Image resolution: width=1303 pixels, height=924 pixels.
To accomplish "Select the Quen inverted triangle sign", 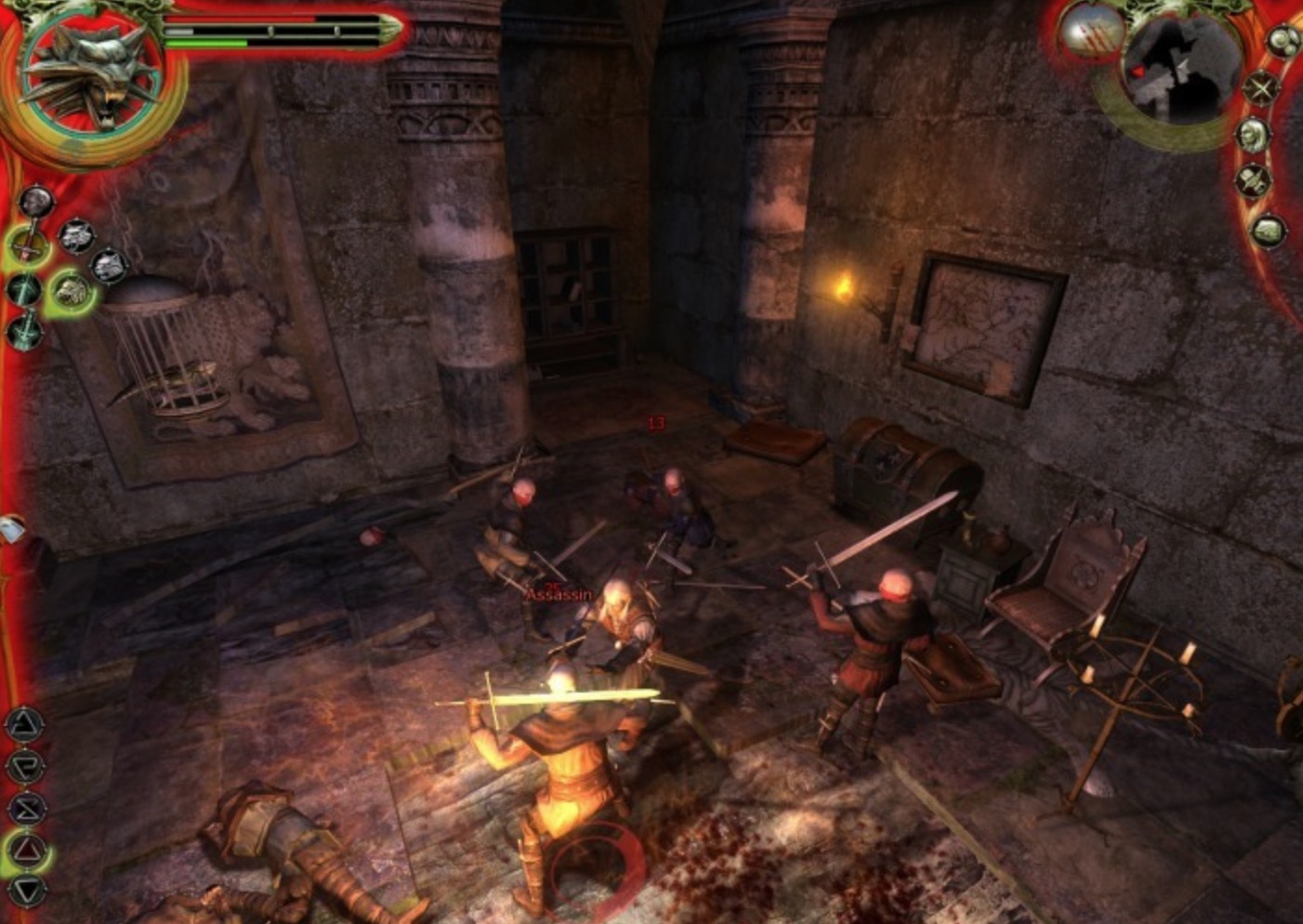I will click(28, 891).
